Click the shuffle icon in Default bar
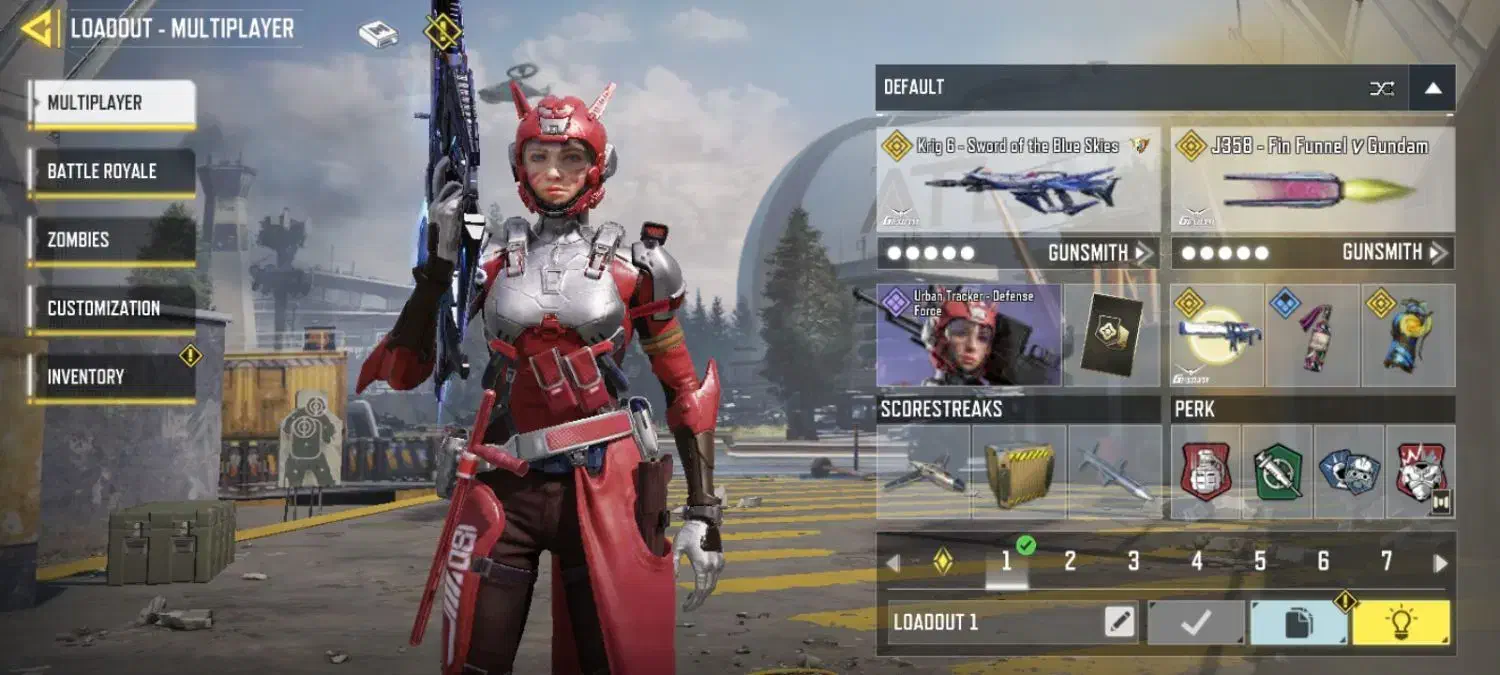1500x675 pixels. (1382, 88)
